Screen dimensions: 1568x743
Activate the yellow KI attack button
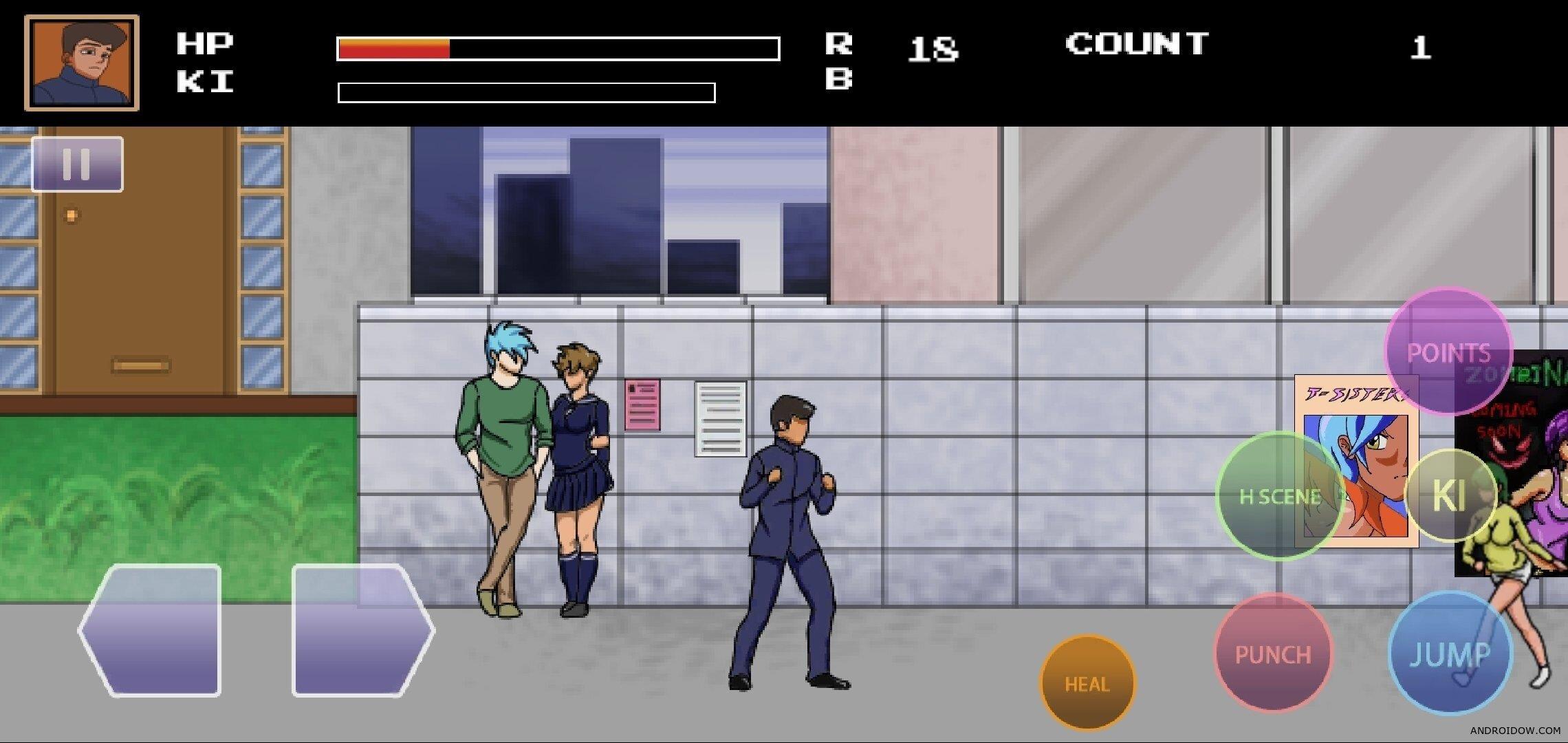click(1449, 495)
